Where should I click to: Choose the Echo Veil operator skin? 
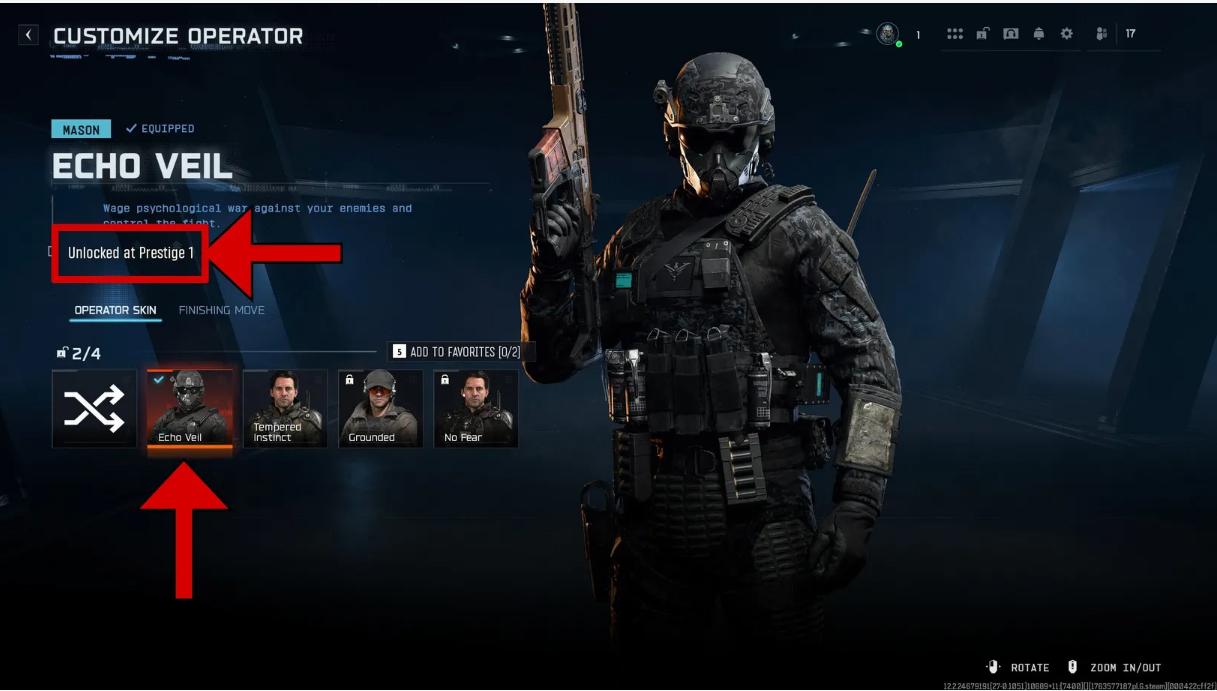(x=190, y=408)
